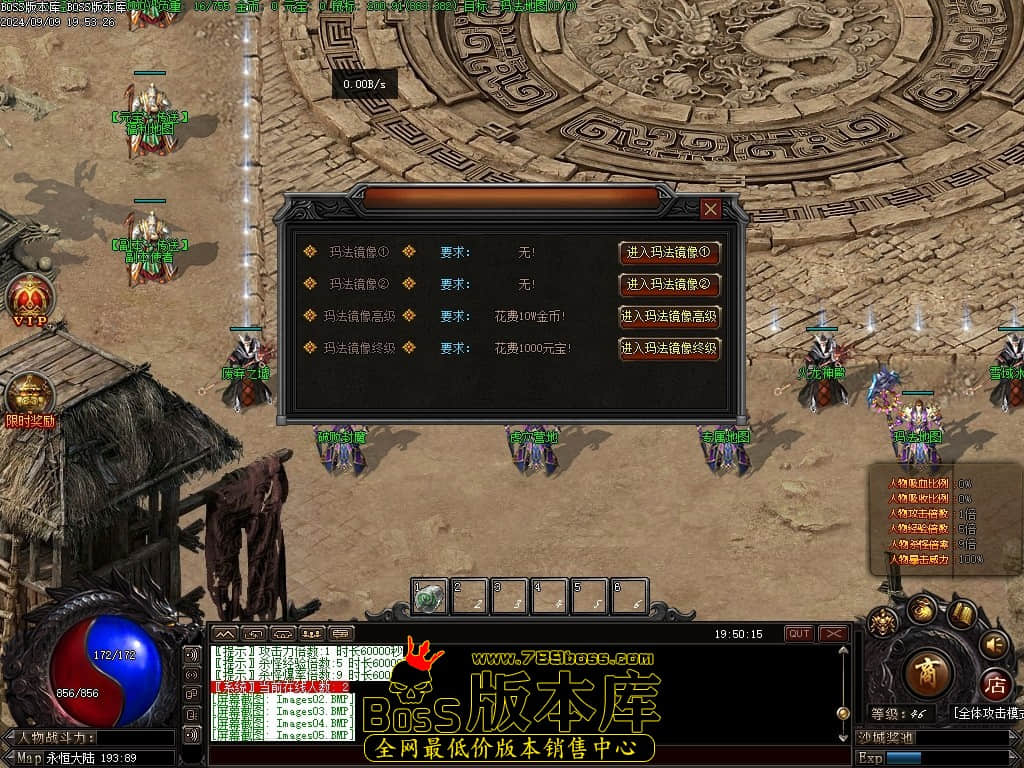Use the item in hotbar slot 1

click(x=430, y=597)
